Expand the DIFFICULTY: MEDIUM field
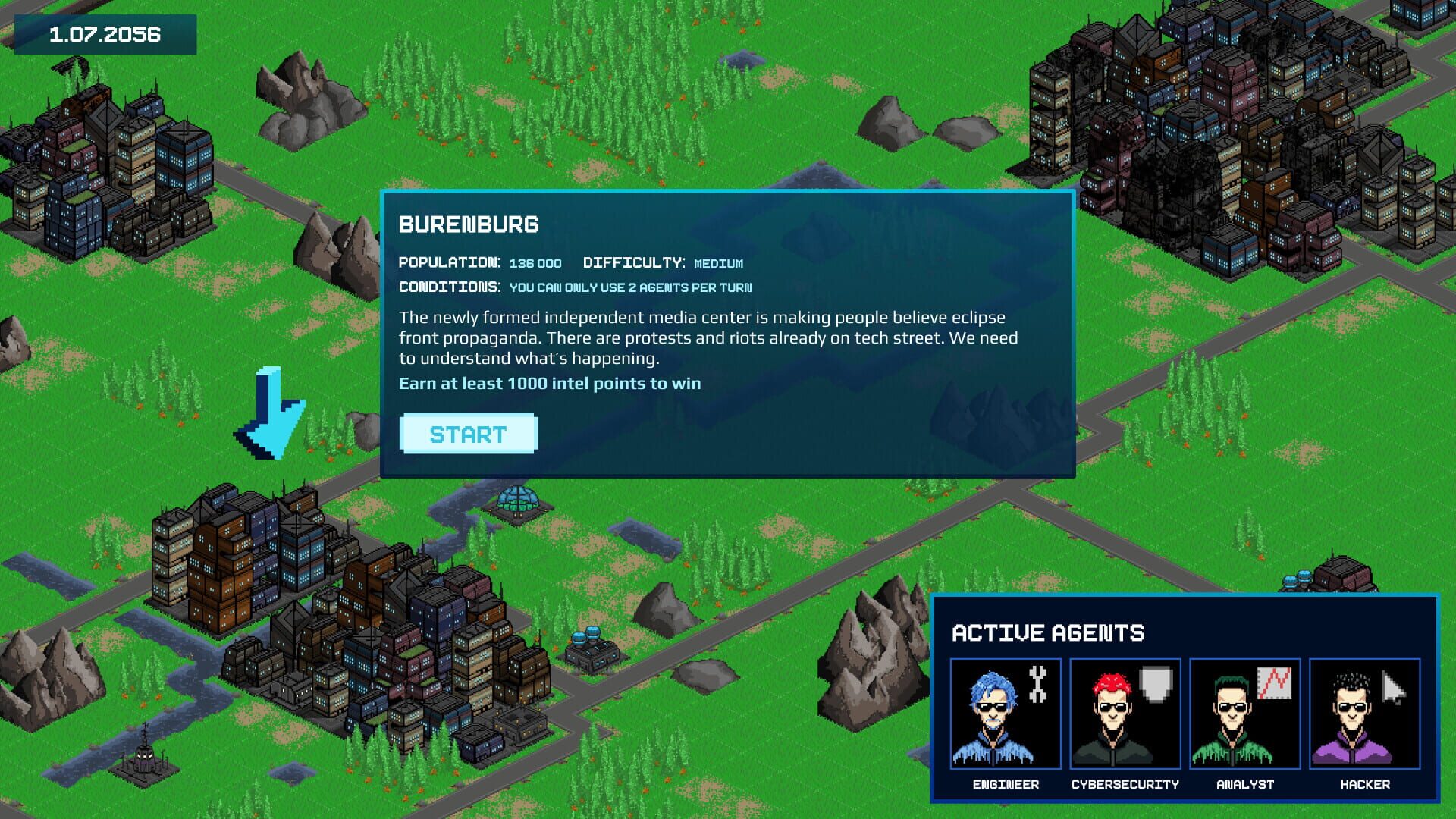Image resolution: width=1456 pixels, height=819 pixels. 663,263
